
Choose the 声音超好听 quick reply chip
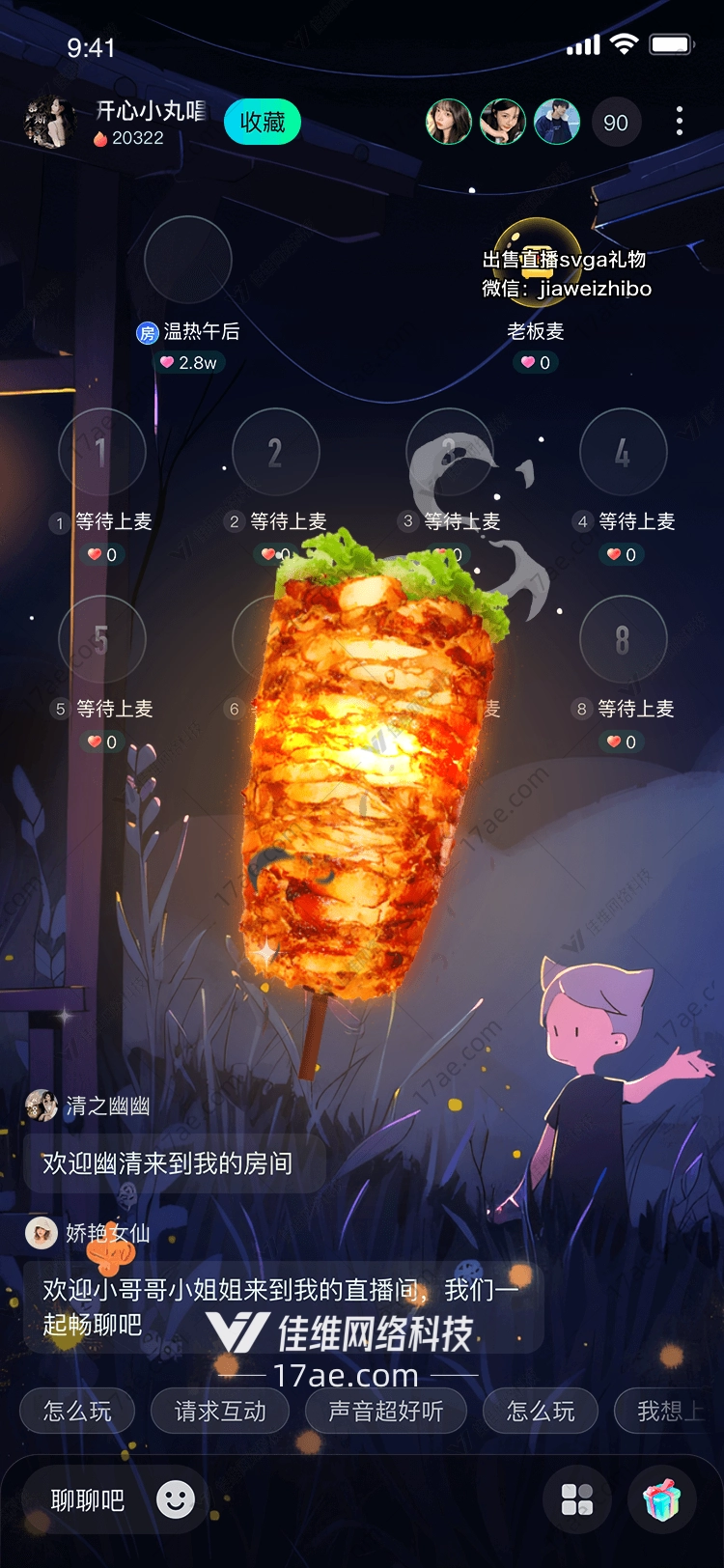pyautogui.click(x=385, y=1412)
